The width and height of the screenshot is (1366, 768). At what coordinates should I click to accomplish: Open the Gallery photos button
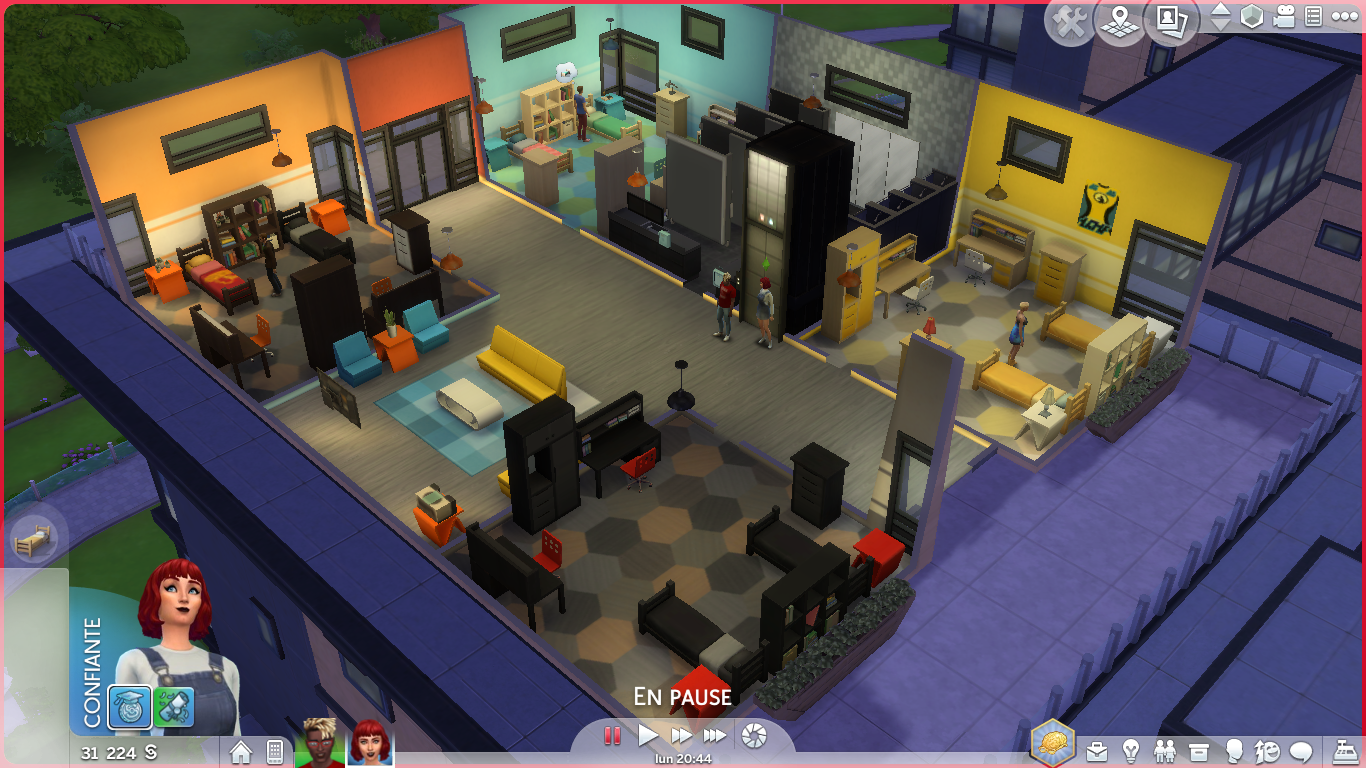(1170, 20)
